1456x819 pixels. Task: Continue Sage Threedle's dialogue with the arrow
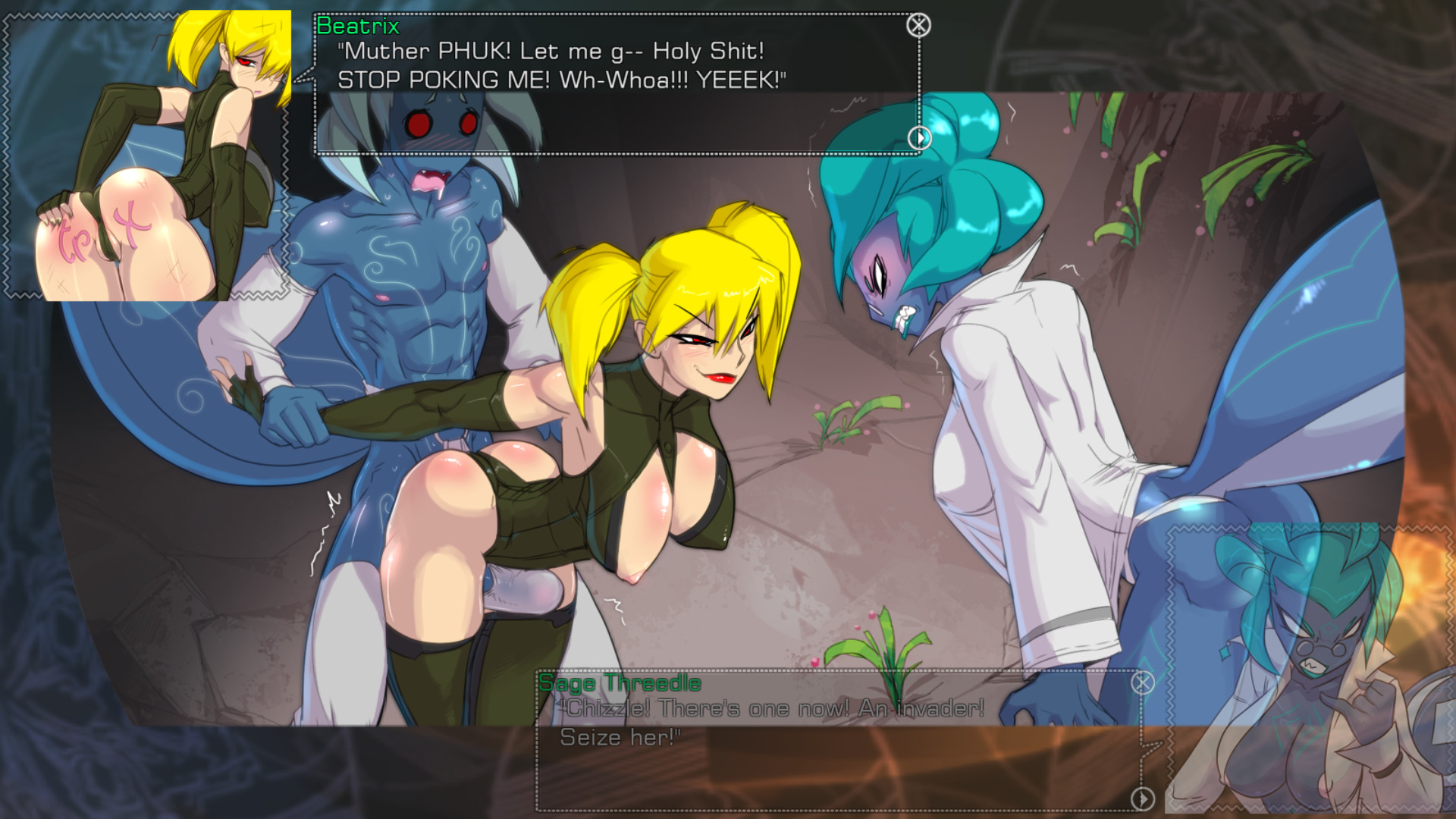[1143, 799]
